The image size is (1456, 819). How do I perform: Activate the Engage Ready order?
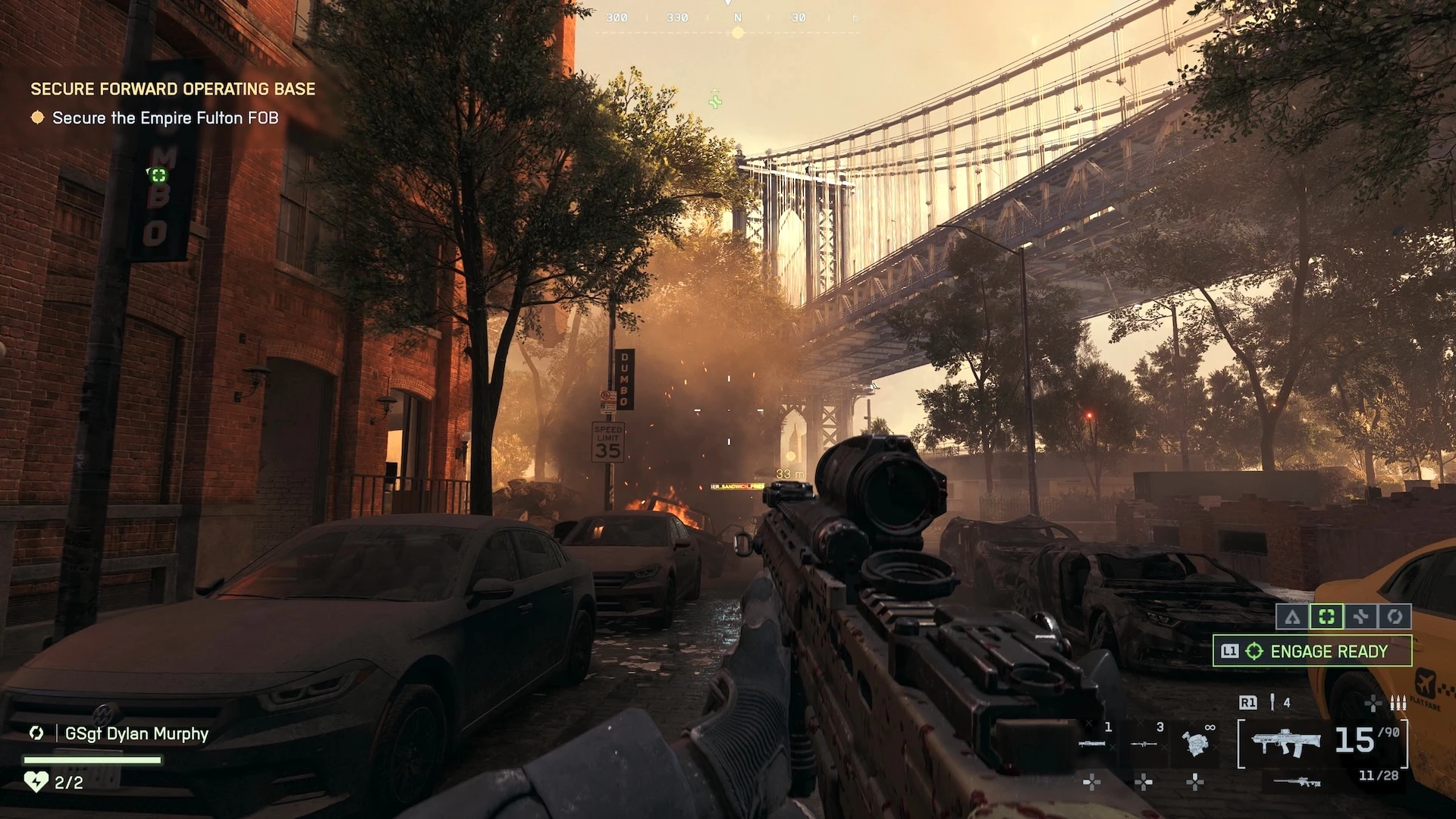(1313, 651)
